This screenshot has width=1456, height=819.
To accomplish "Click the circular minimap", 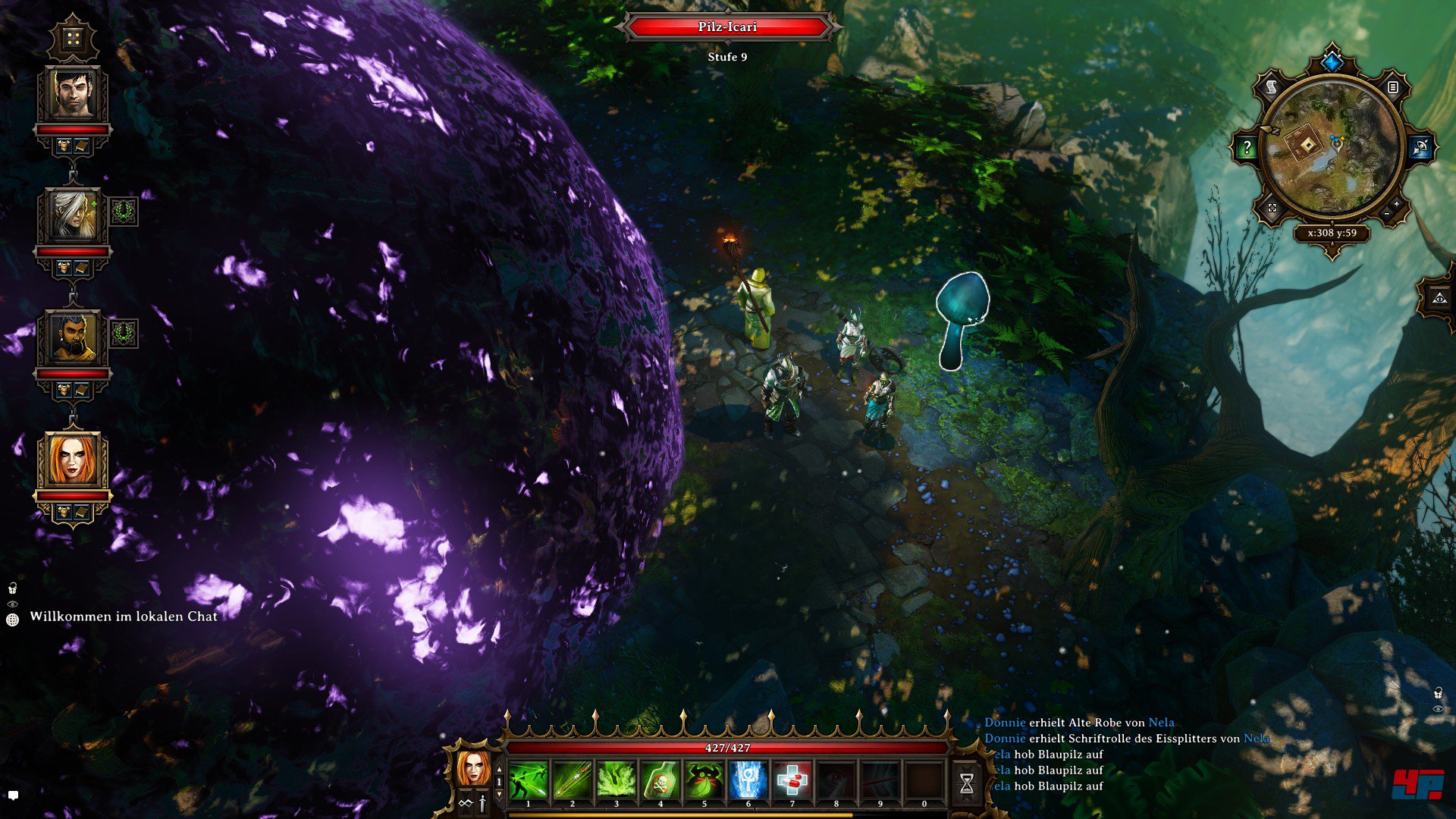I will [x=1331, y=148].
